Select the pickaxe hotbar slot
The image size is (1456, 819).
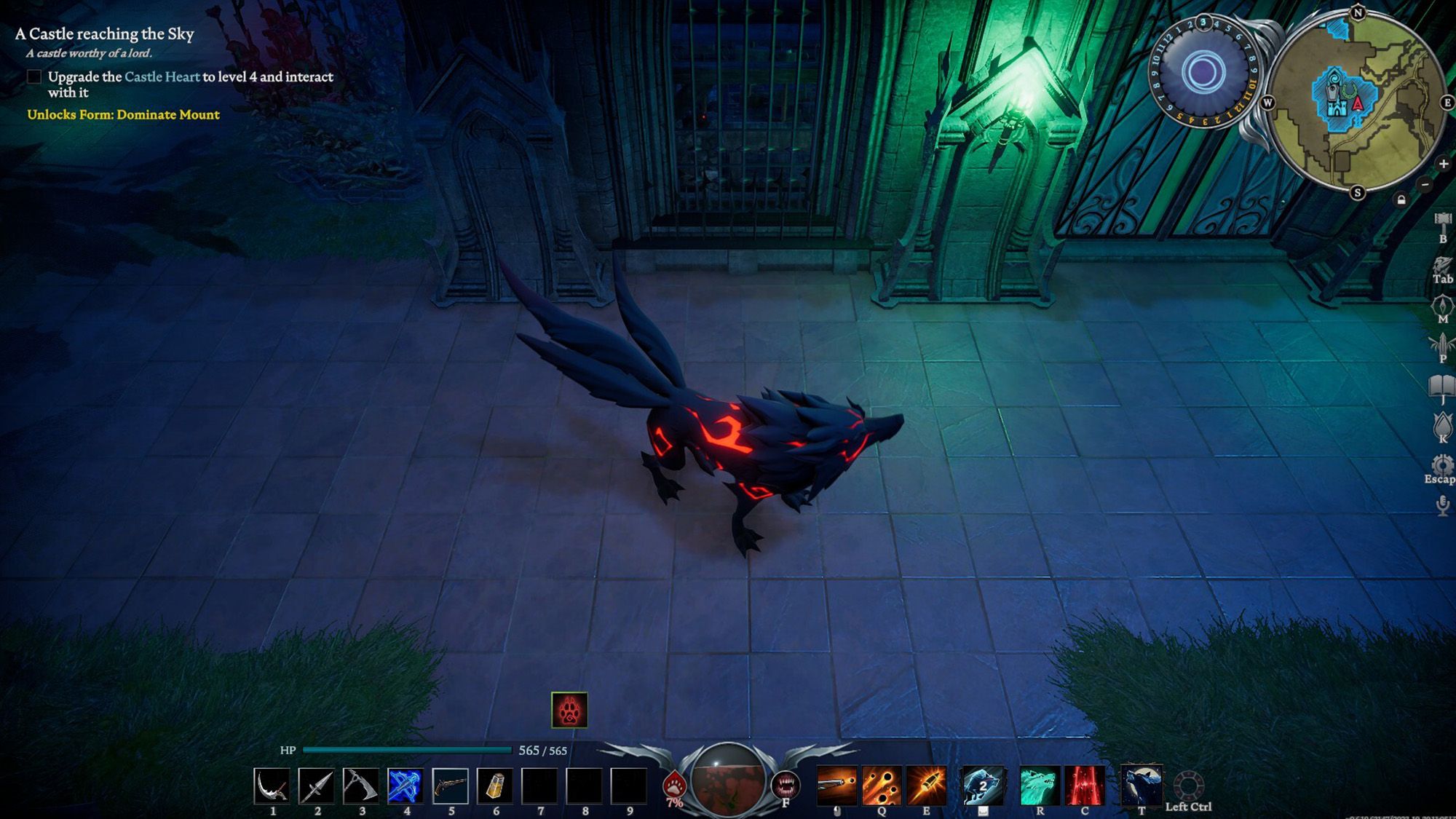(x=361, y=786)
